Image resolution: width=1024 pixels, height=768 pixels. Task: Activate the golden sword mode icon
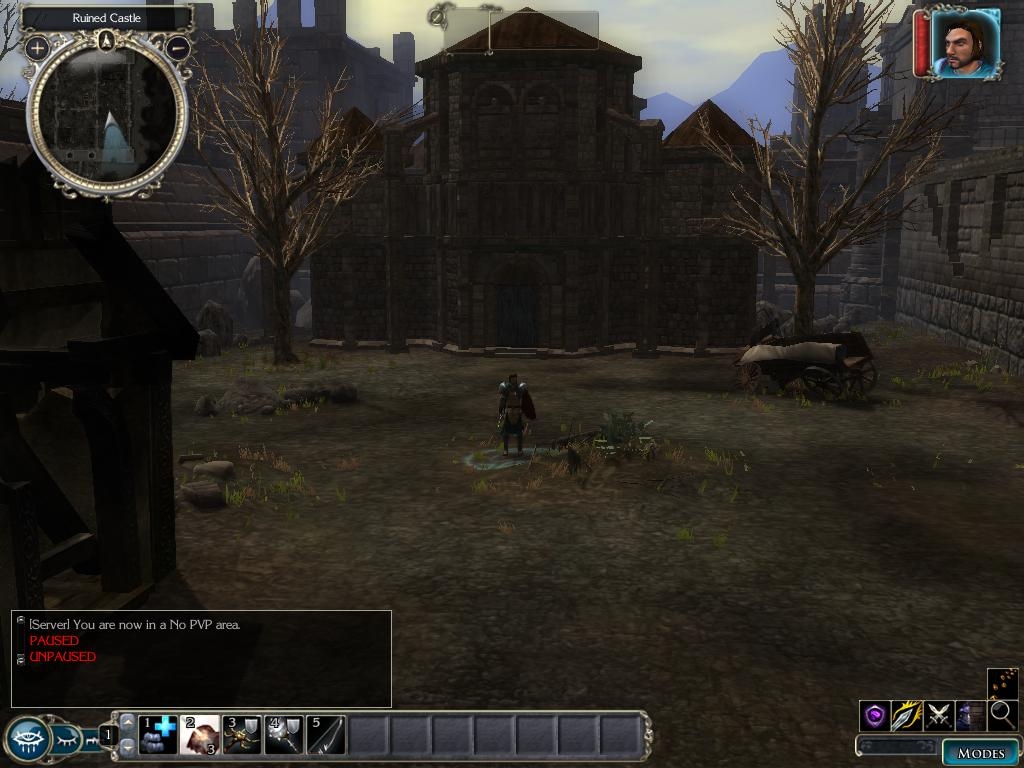[x=906, y=715]
